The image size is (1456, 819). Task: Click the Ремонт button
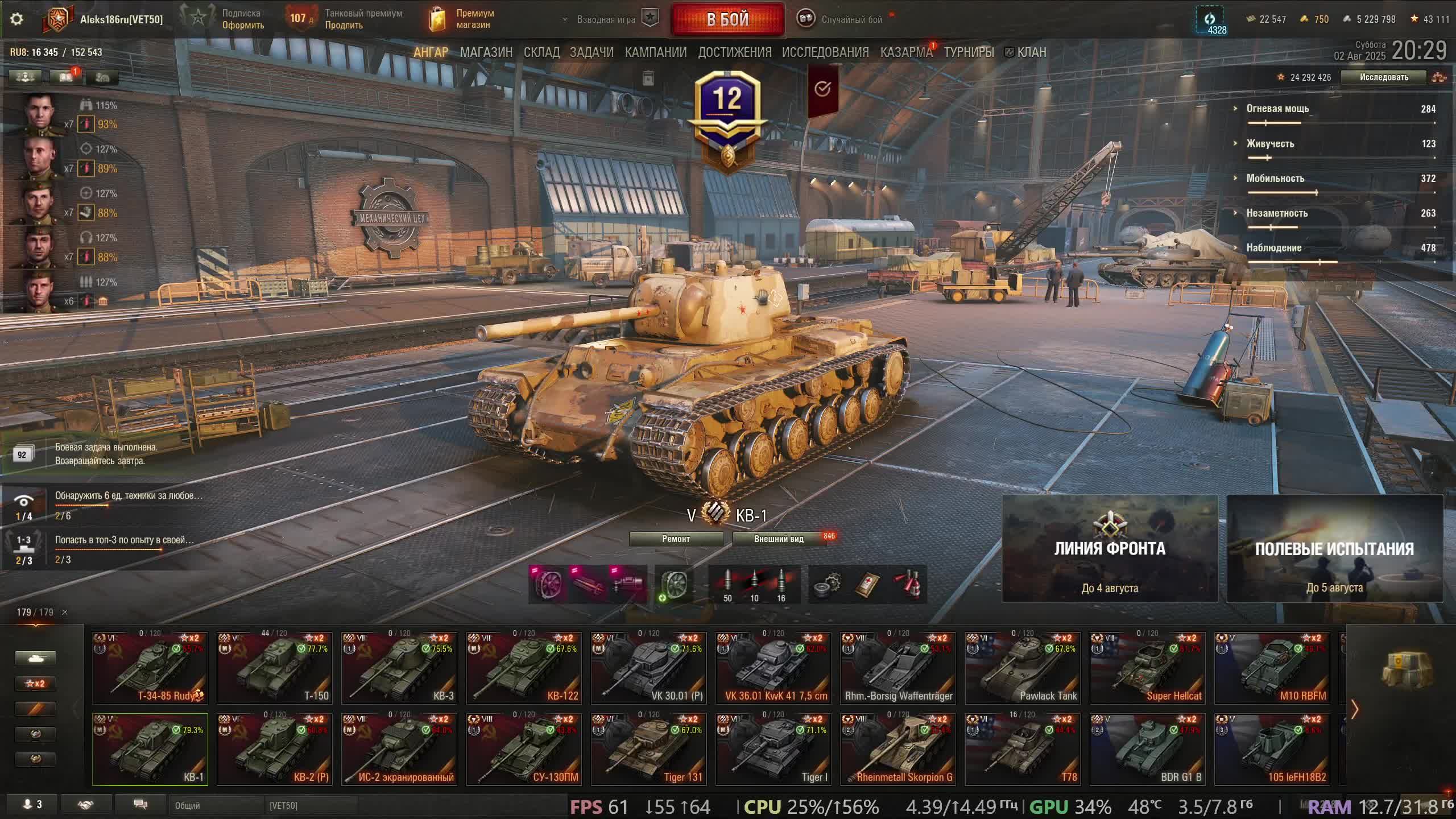676,539
